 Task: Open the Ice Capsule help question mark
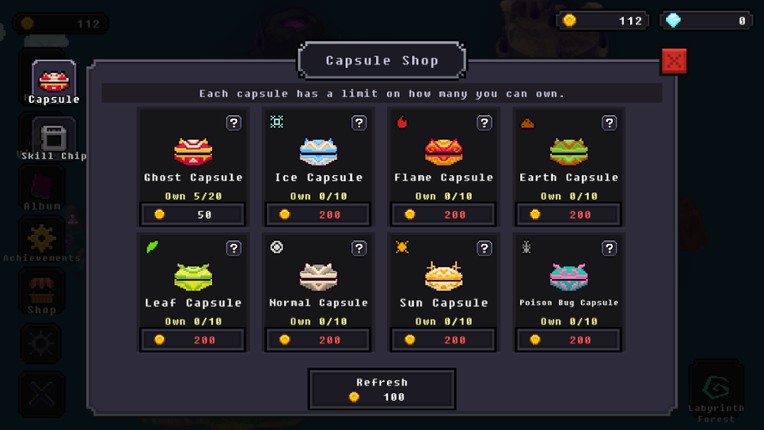point(358,123)
